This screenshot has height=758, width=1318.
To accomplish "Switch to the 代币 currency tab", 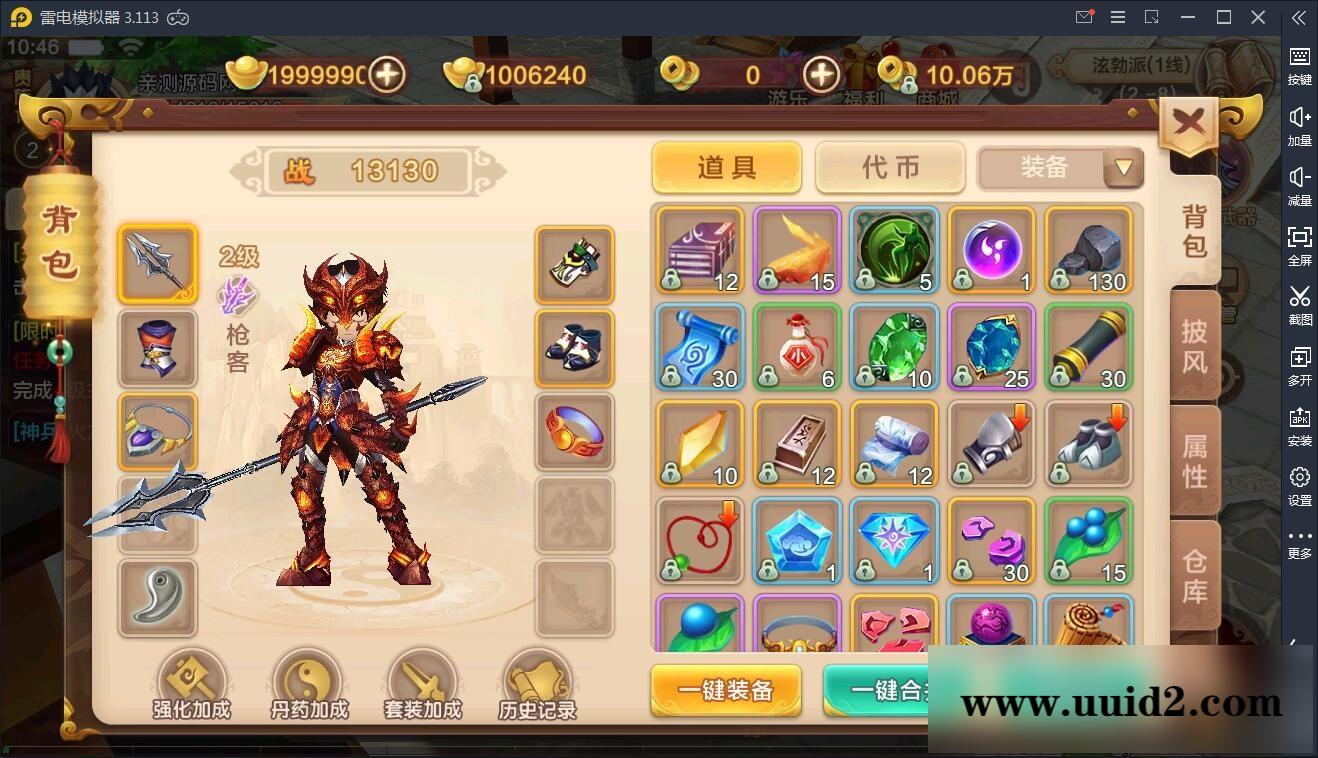I will (889, 167).
